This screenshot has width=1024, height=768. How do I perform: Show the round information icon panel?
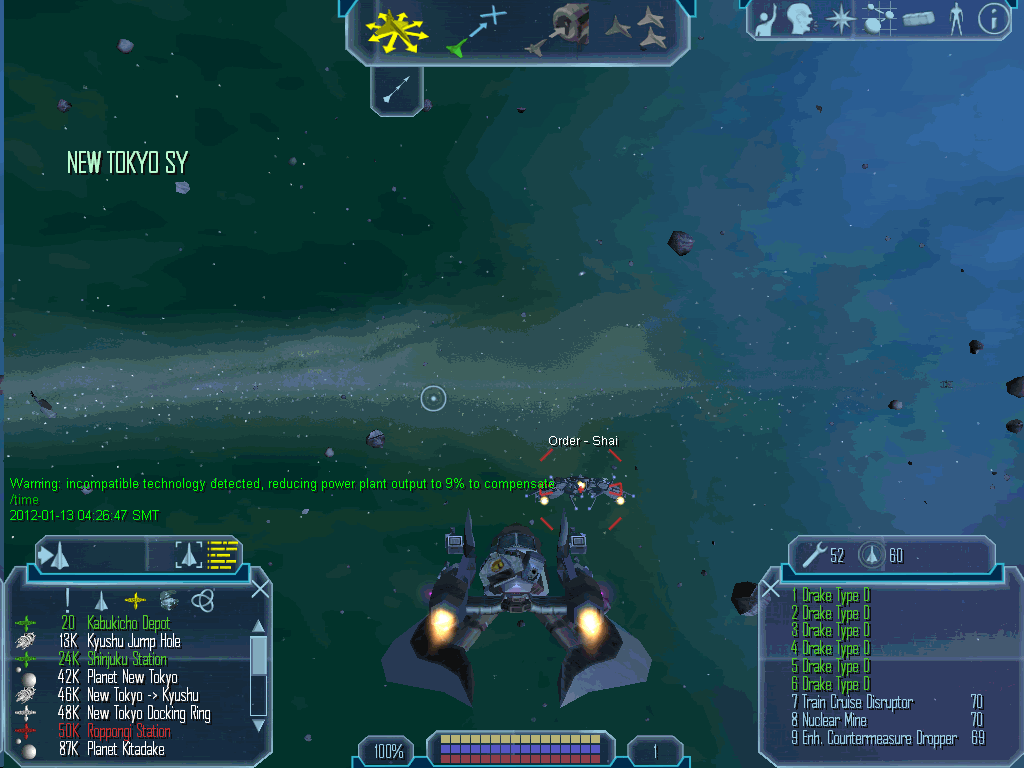(x=993, y=20)
